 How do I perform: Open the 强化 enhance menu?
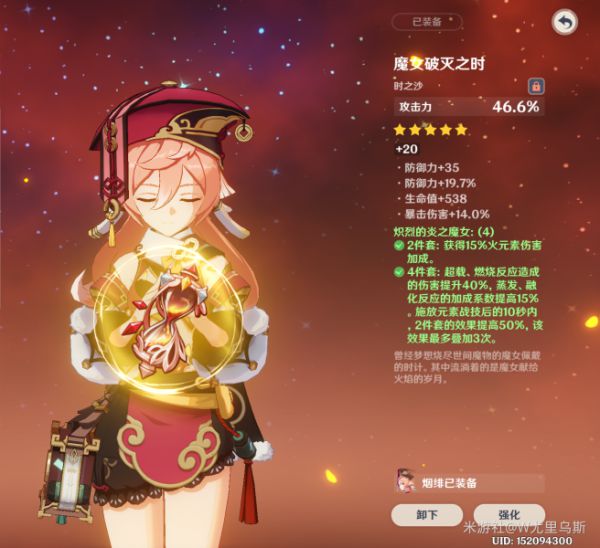point(508,515)
